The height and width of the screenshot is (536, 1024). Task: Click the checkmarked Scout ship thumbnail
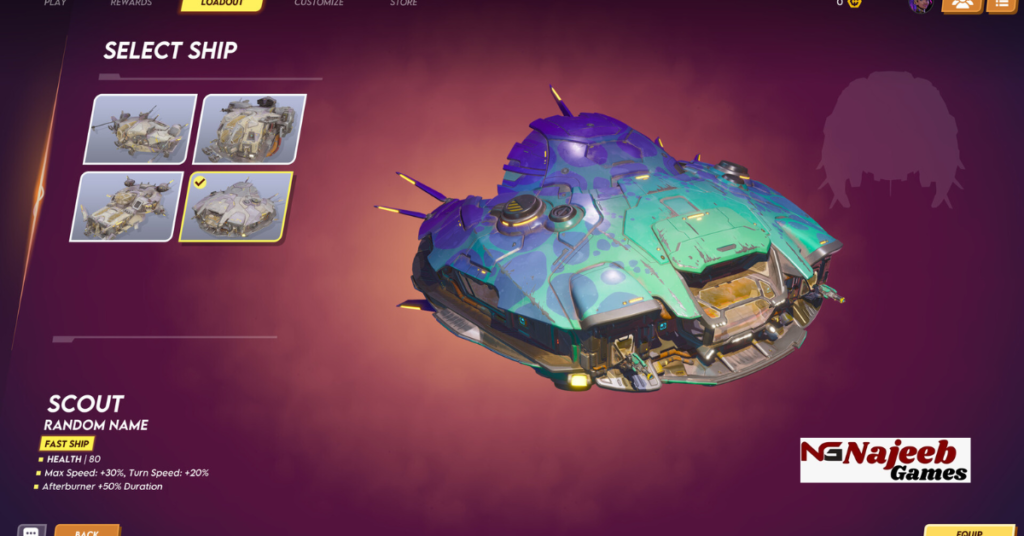[x=236, y=207]
